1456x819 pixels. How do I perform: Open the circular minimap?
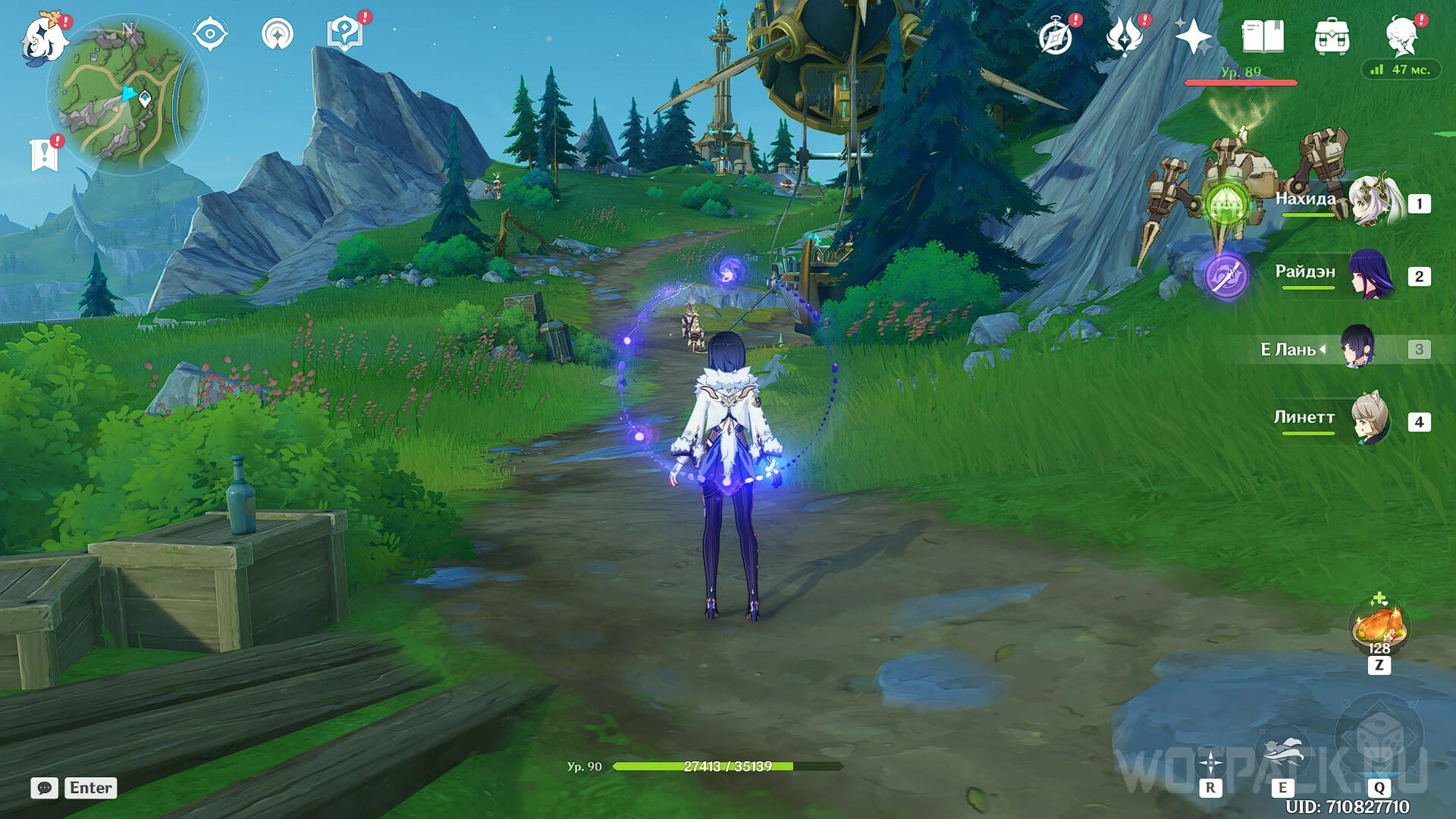[126, 96]
